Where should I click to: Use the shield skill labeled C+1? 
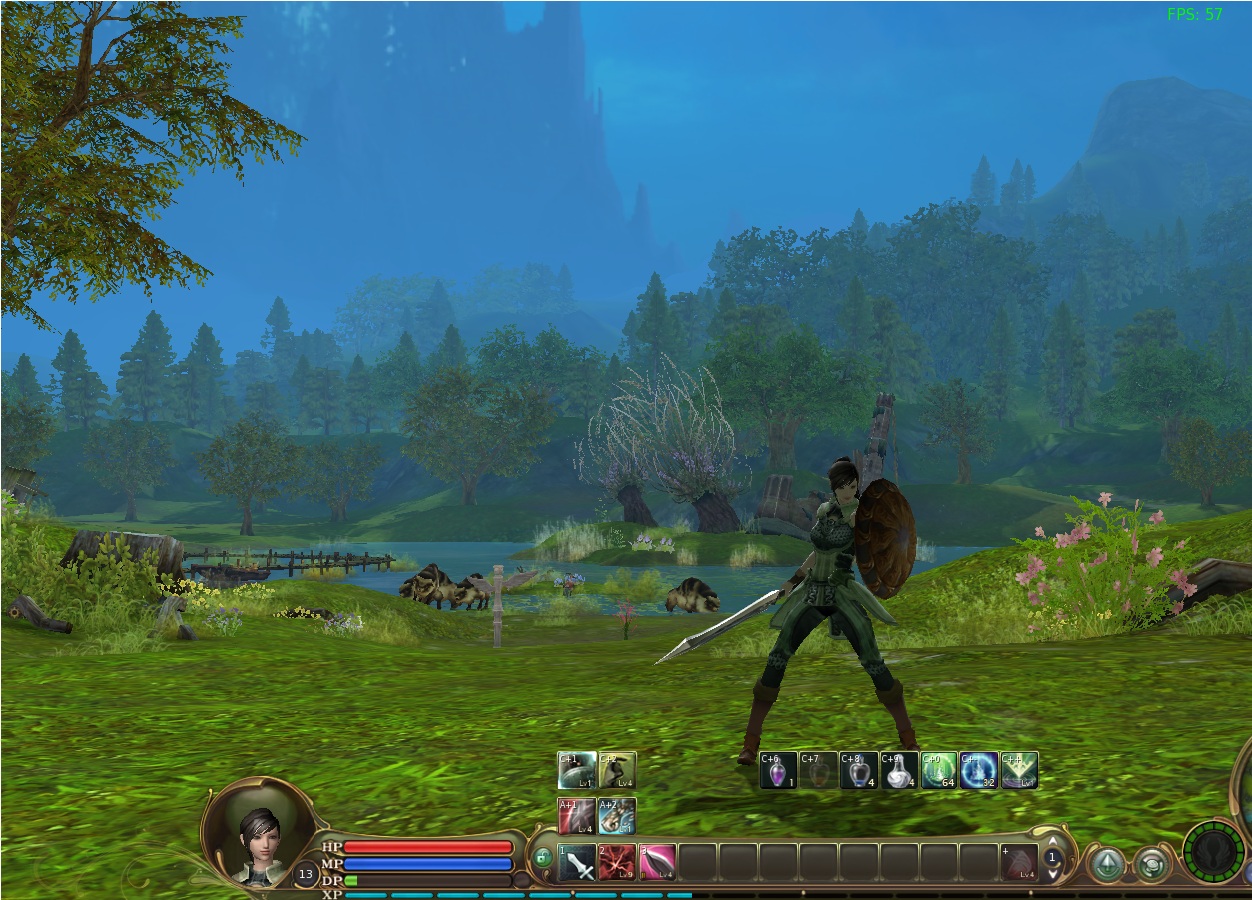[x=577, y=770]
